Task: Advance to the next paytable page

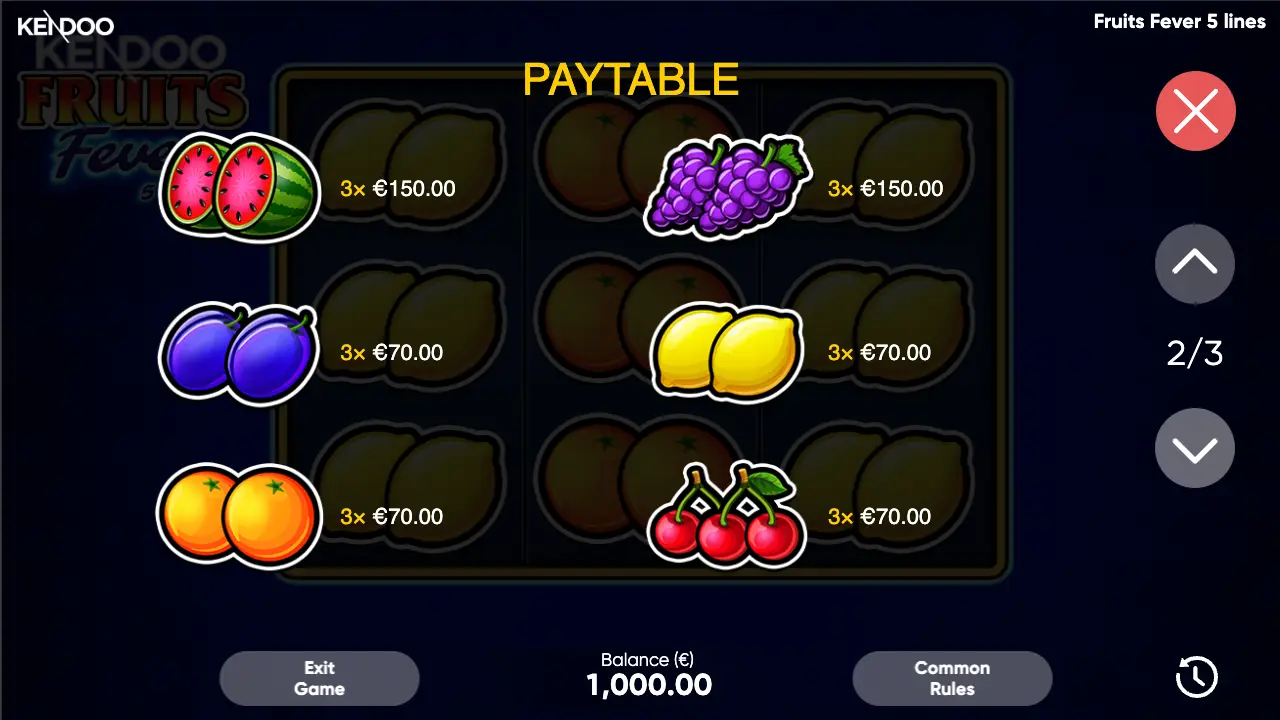Action: (x=1195, y=447)
